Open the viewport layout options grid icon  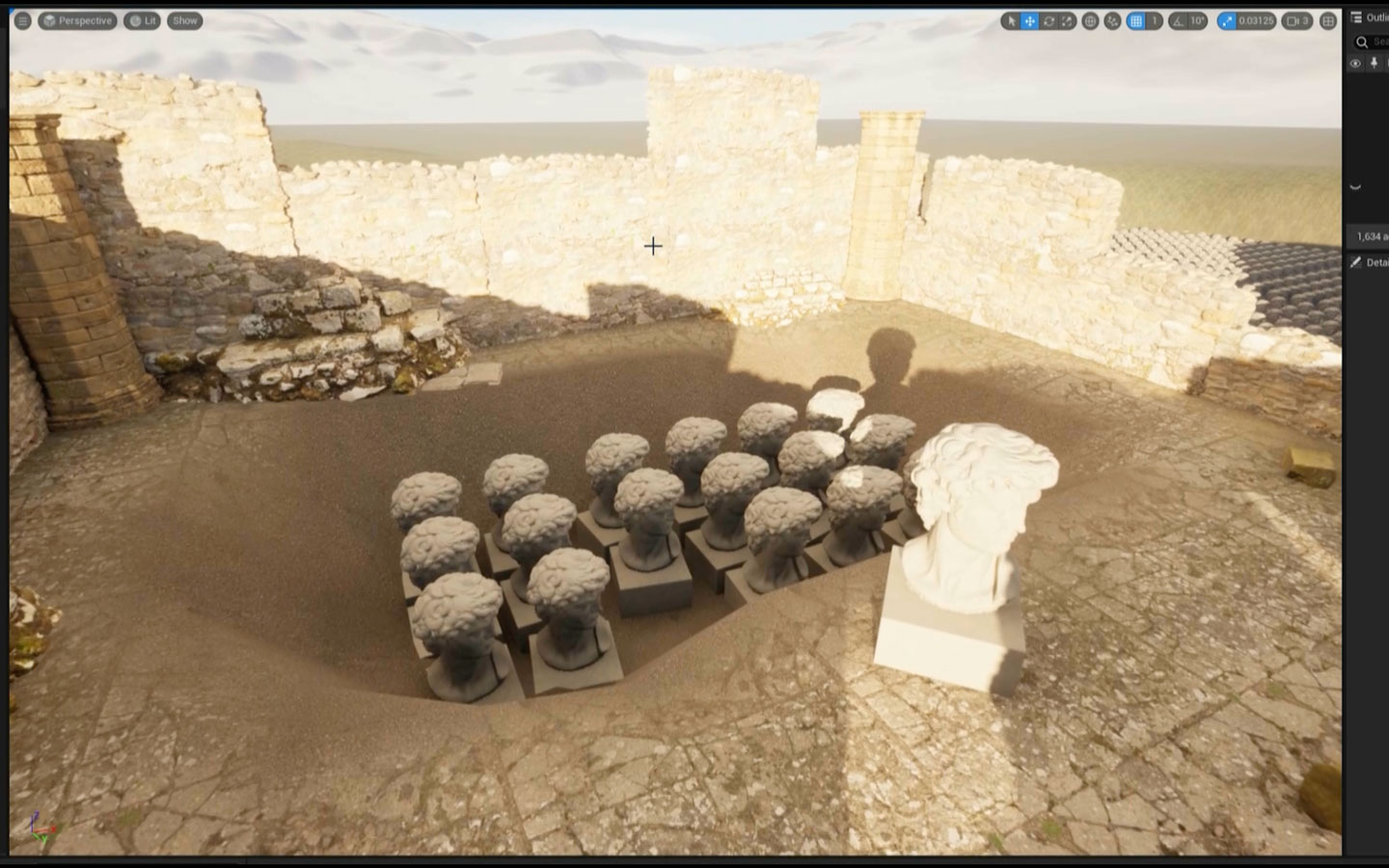tap(1329, 20)
